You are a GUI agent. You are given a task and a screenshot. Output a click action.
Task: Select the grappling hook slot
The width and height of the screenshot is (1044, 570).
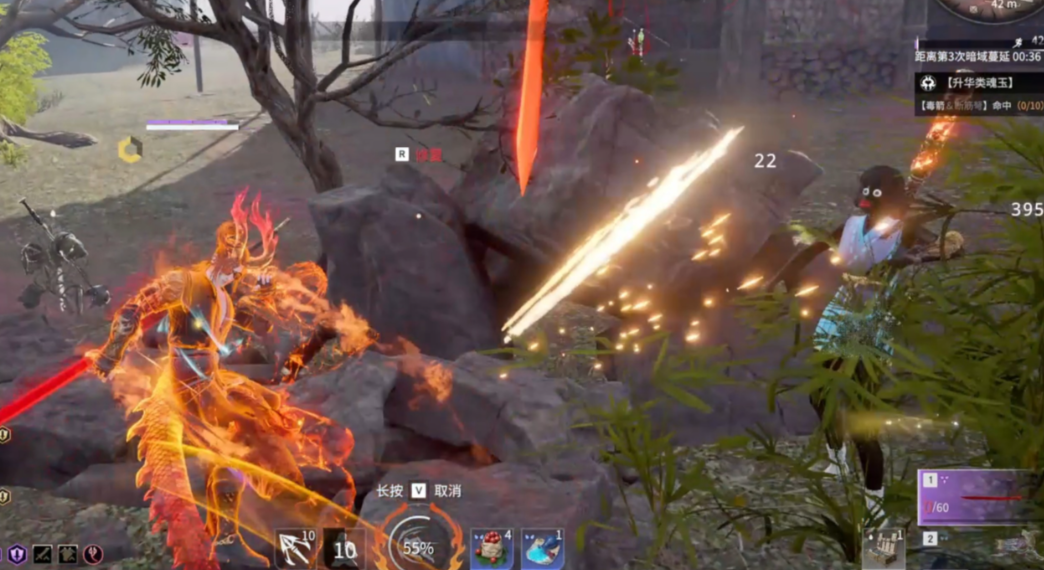pyautogui.click(x=295, y=548)
